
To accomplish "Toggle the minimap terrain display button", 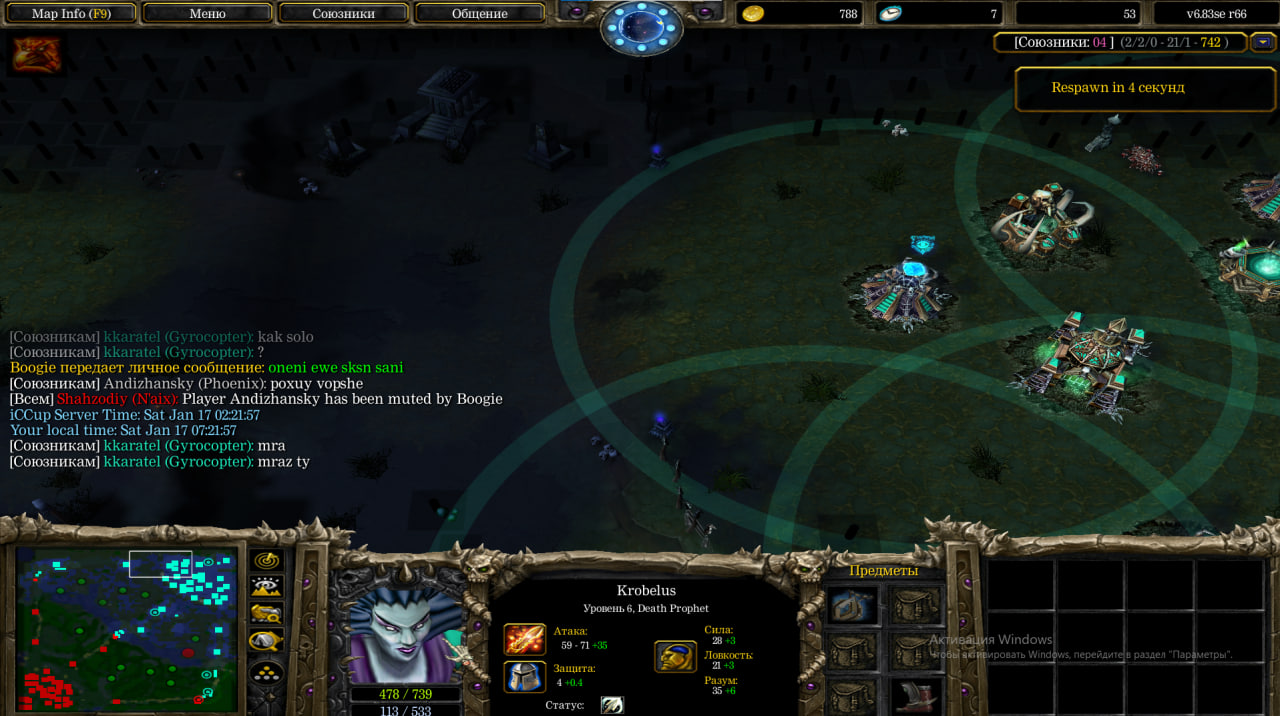I will tap(267, 587).
